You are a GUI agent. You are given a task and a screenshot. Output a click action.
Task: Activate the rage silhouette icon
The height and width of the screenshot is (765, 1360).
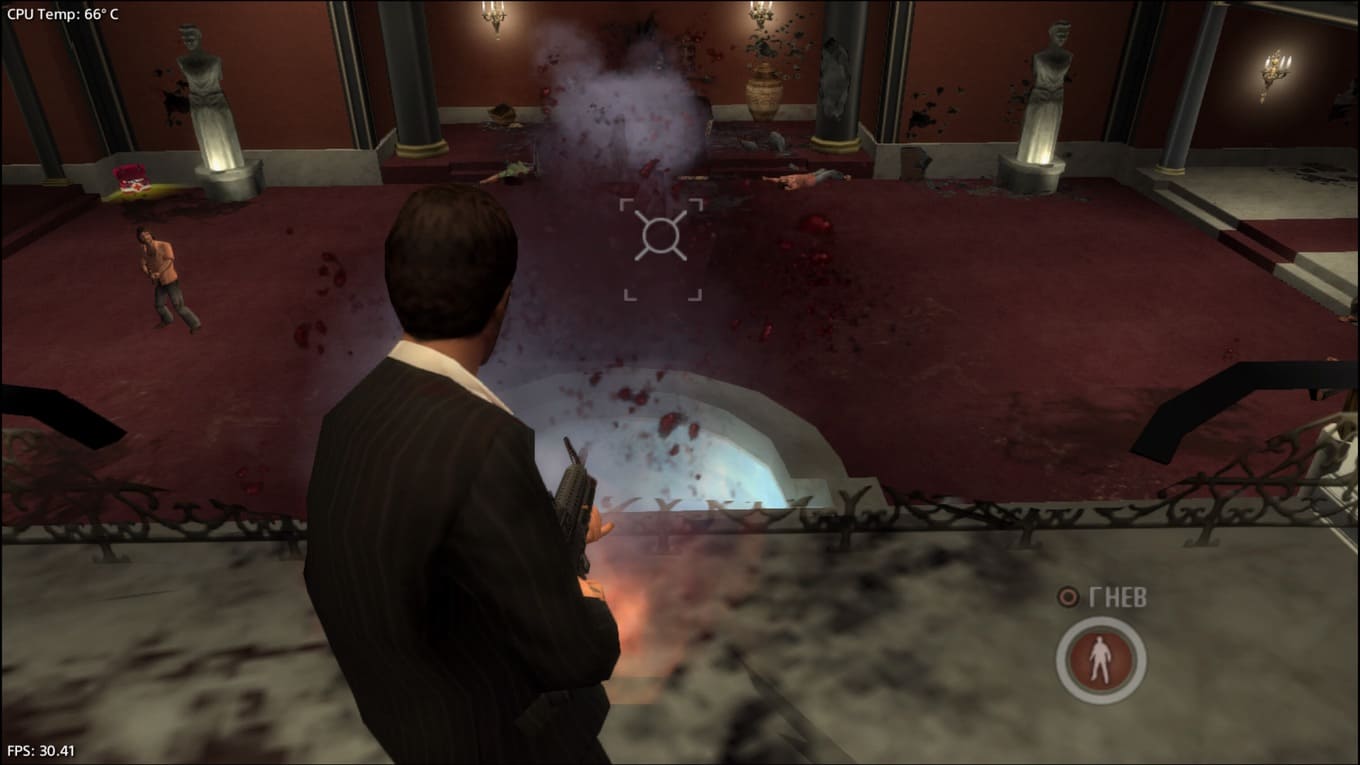(1100, 660)
